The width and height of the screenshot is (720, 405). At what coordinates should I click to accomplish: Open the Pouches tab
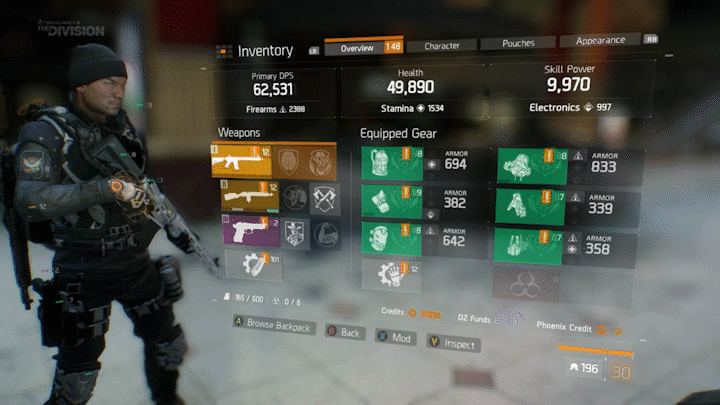coord(516,45)
